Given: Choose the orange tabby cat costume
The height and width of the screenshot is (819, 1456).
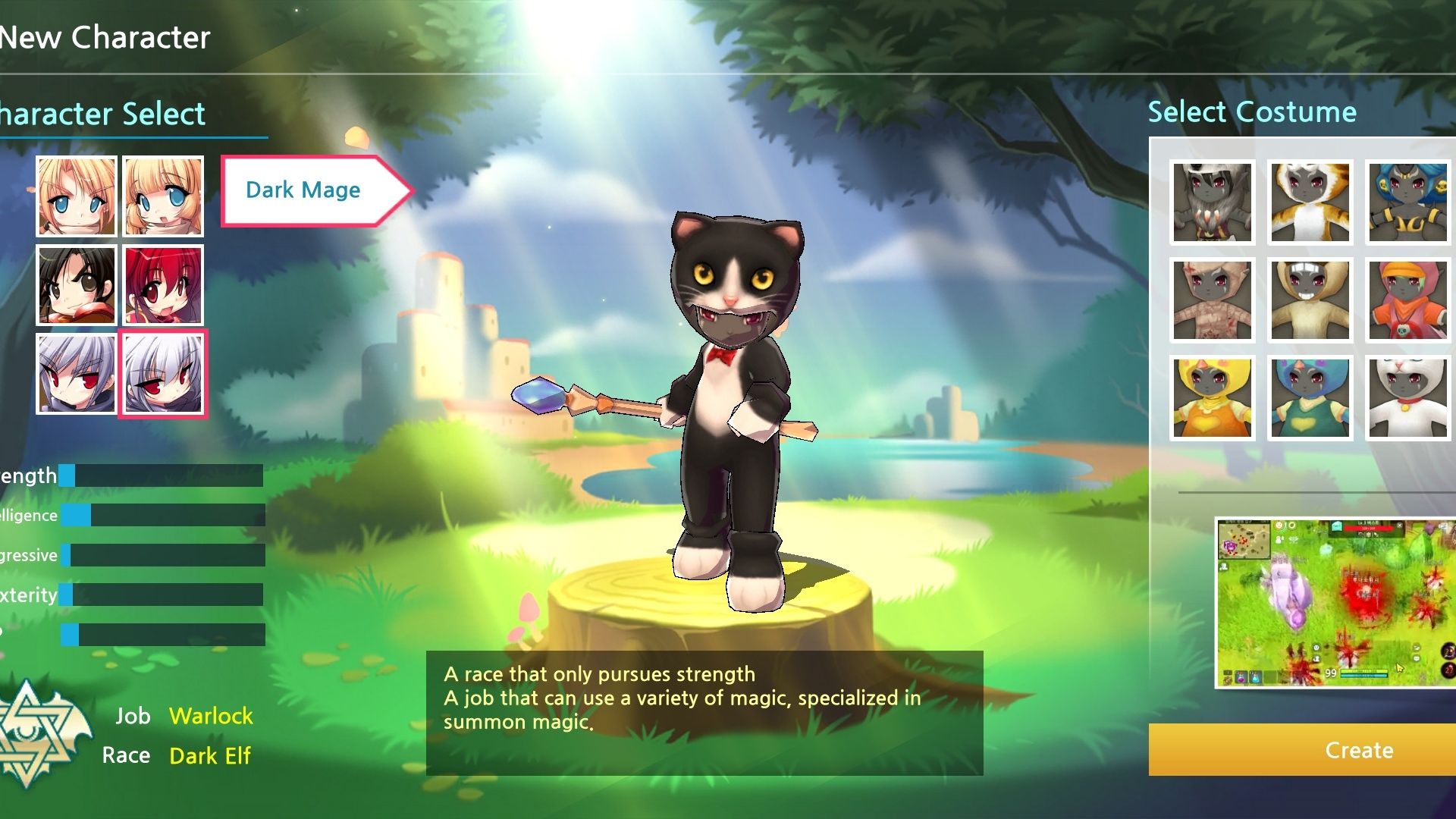Looking at the screenshot, I should 1310,201.
